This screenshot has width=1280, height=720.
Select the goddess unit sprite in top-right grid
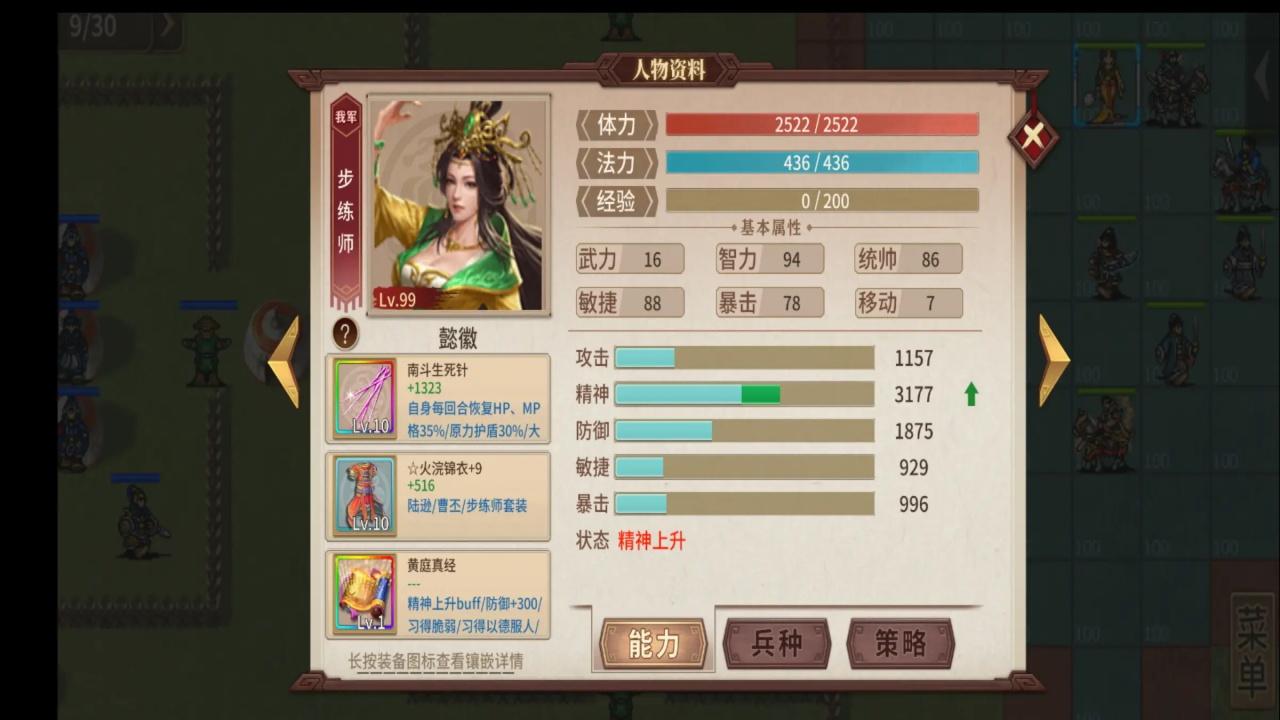(x=1106, y=85)
